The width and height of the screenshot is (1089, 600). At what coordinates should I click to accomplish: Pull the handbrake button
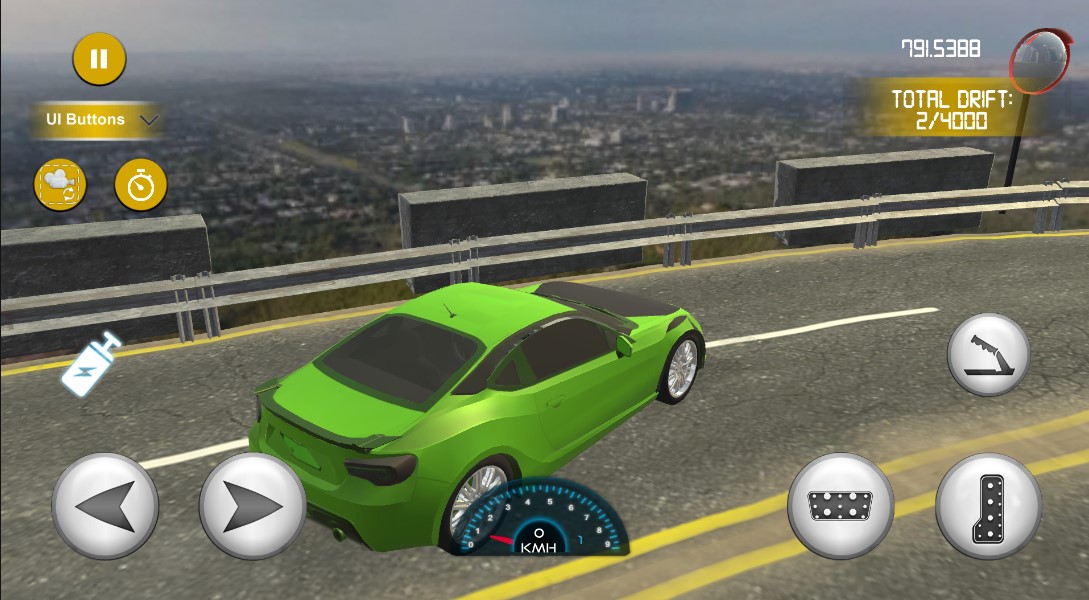[x=988, y=355]
